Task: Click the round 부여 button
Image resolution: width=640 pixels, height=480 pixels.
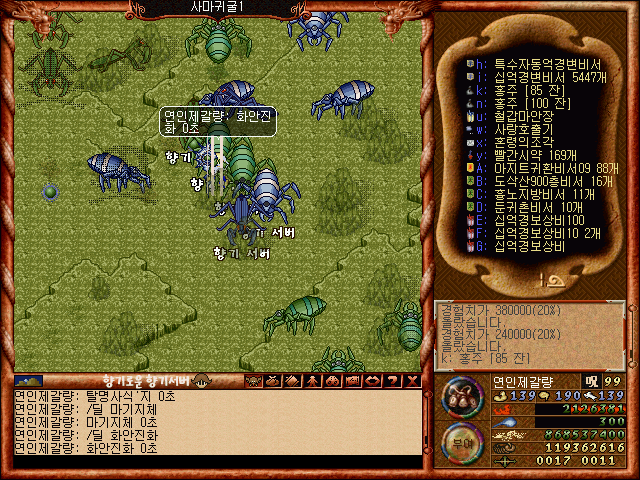Action: point(460,441)
